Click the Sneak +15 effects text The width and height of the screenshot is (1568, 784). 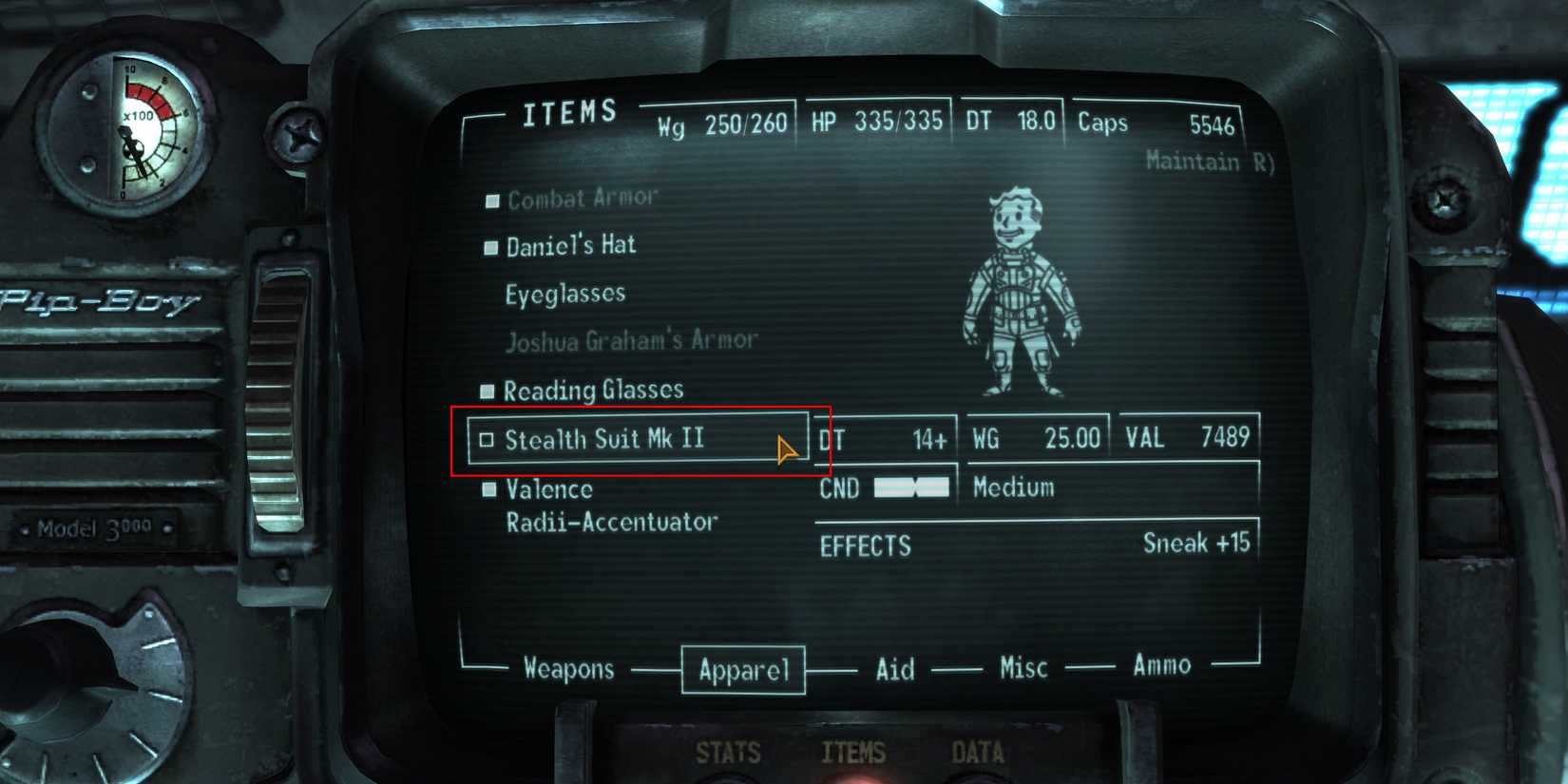[1195, 543]
